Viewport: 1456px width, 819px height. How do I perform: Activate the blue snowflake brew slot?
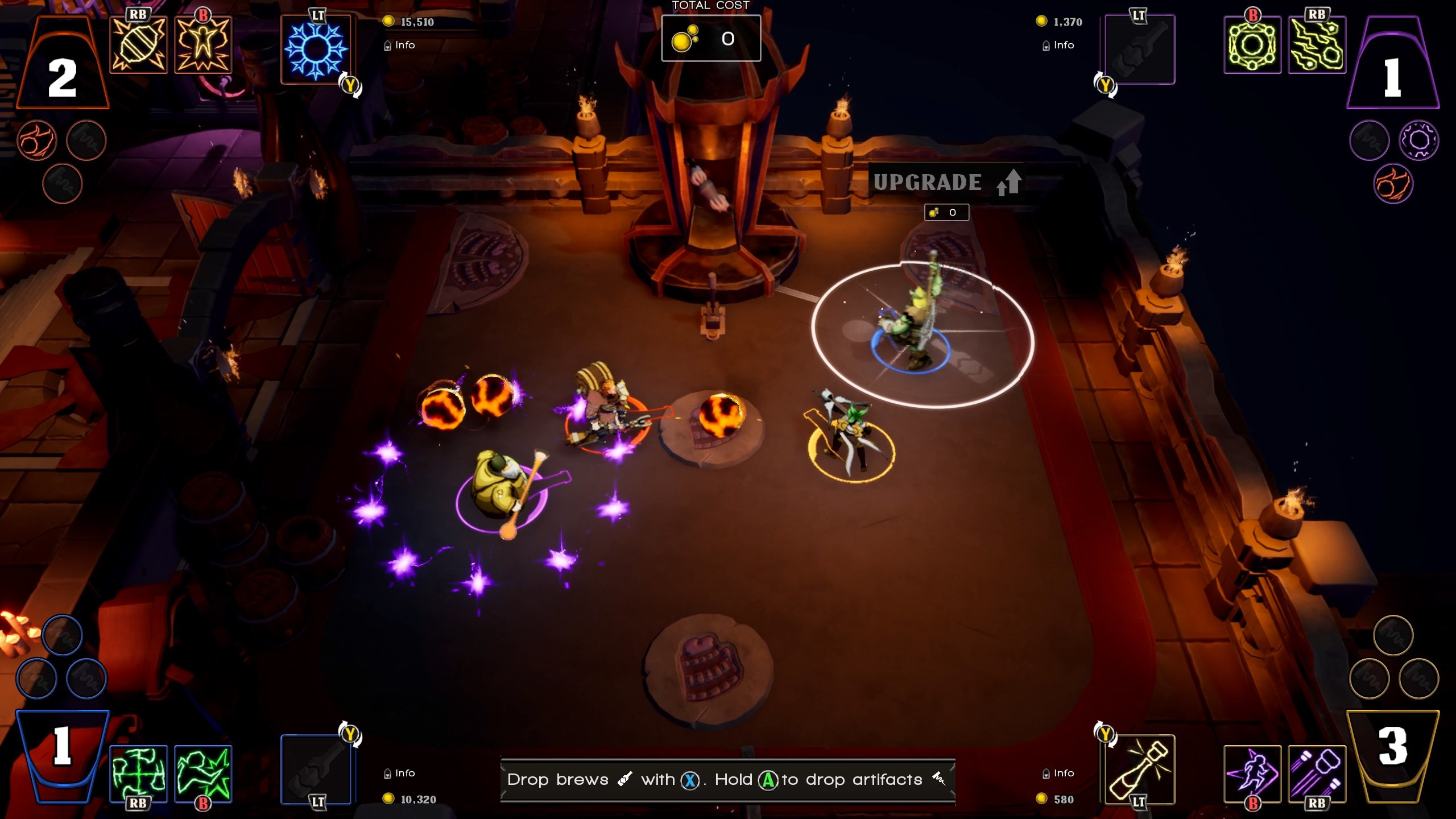tap(316, 50)
